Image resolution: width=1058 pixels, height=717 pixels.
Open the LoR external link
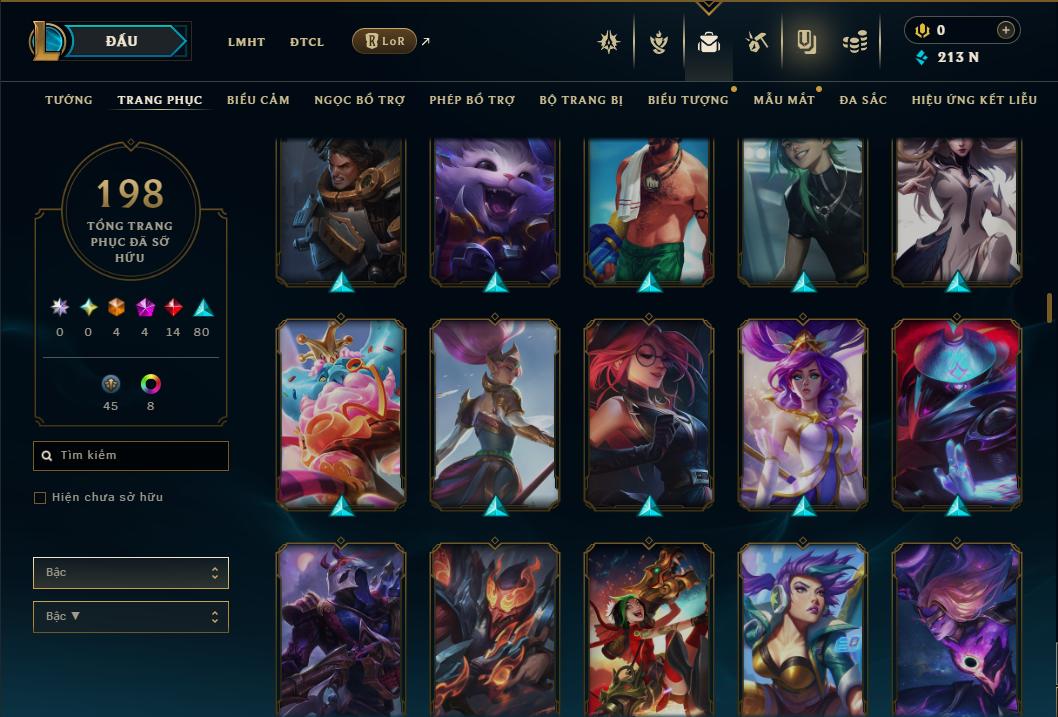pos(385,42)
